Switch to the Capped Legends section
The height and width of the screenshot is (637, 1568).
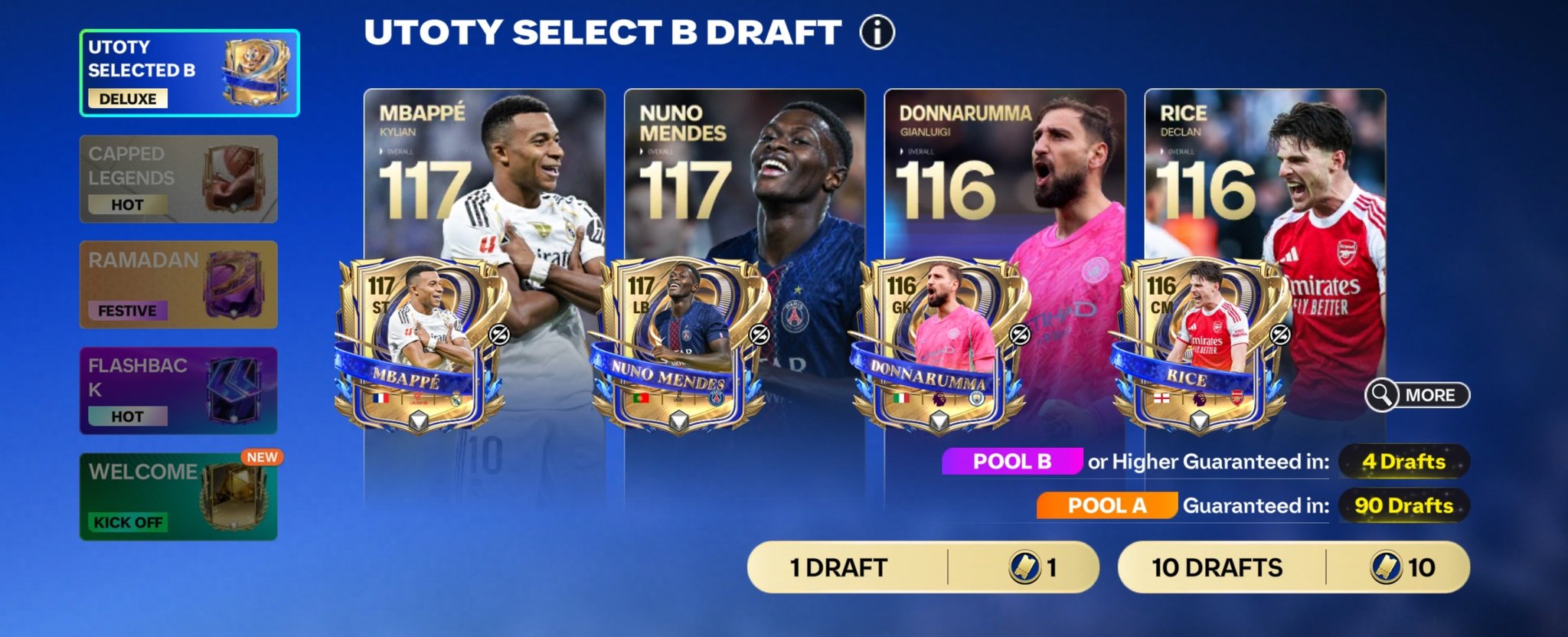pyautogui.click(x=178, y=178)
